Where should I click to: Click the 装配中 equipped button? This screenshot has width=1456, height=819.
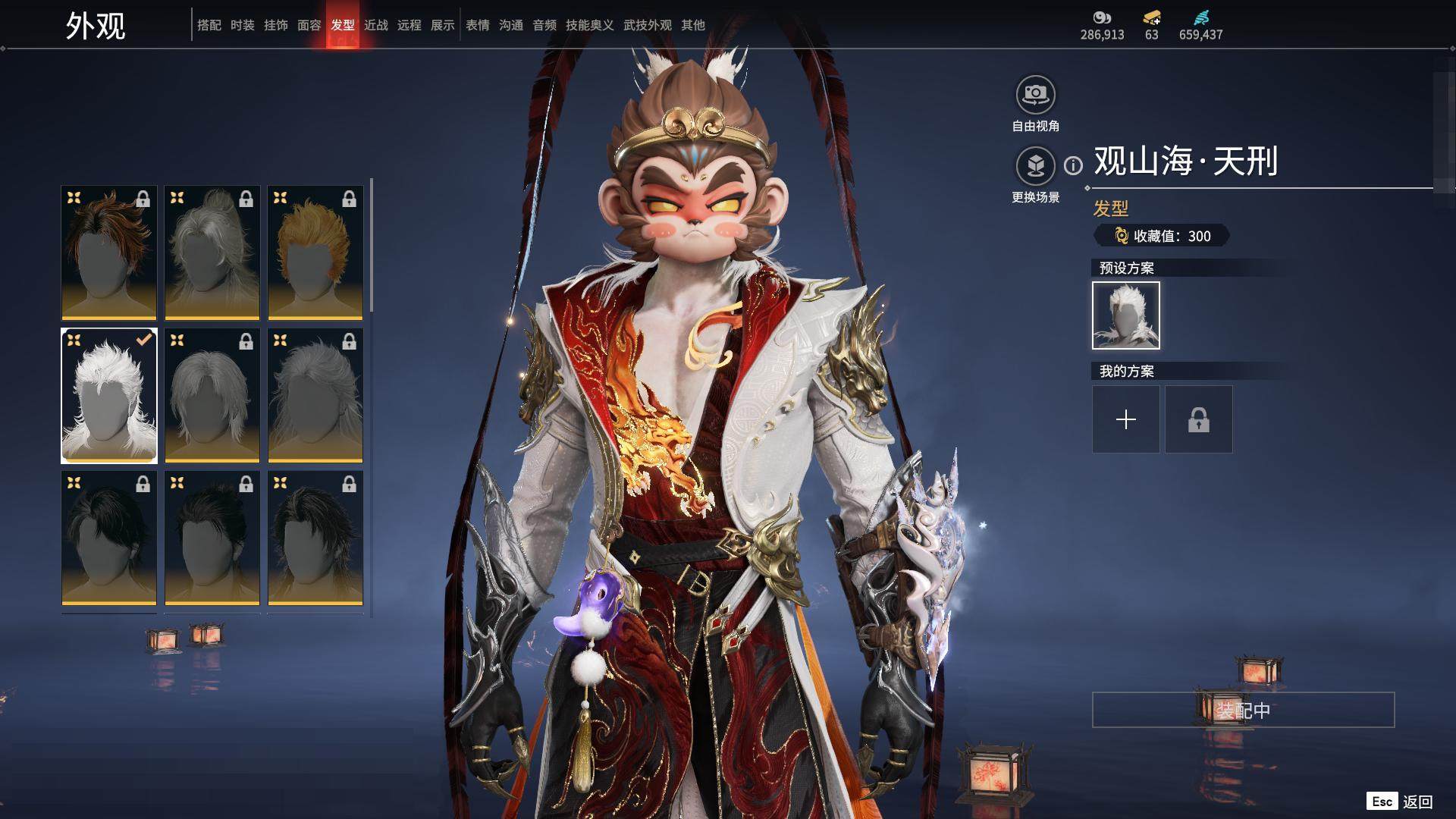pos(1243,710)
